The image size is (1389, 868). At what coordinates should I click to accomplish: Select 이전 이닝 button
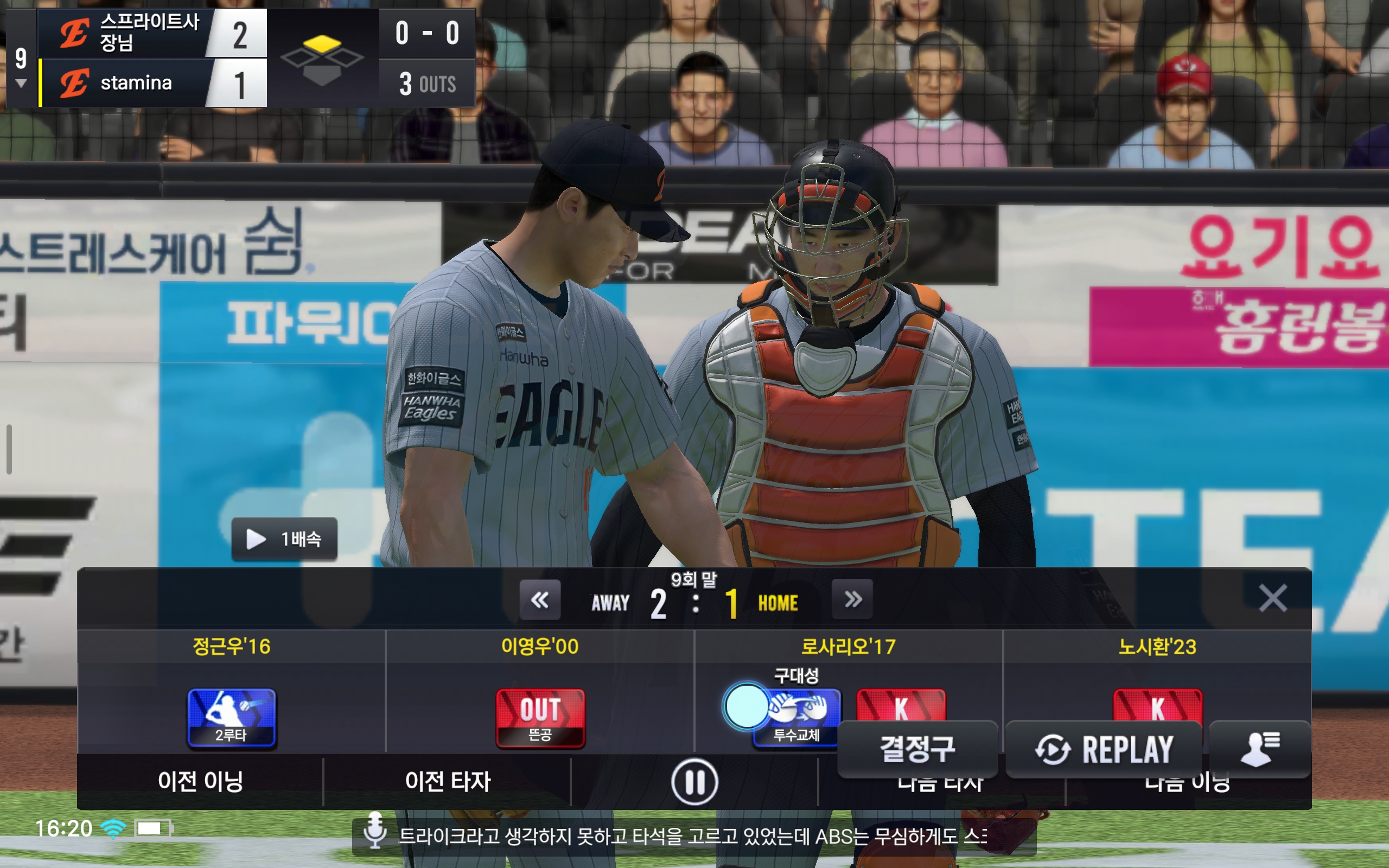pyautogui.click(x=200, y=782)
